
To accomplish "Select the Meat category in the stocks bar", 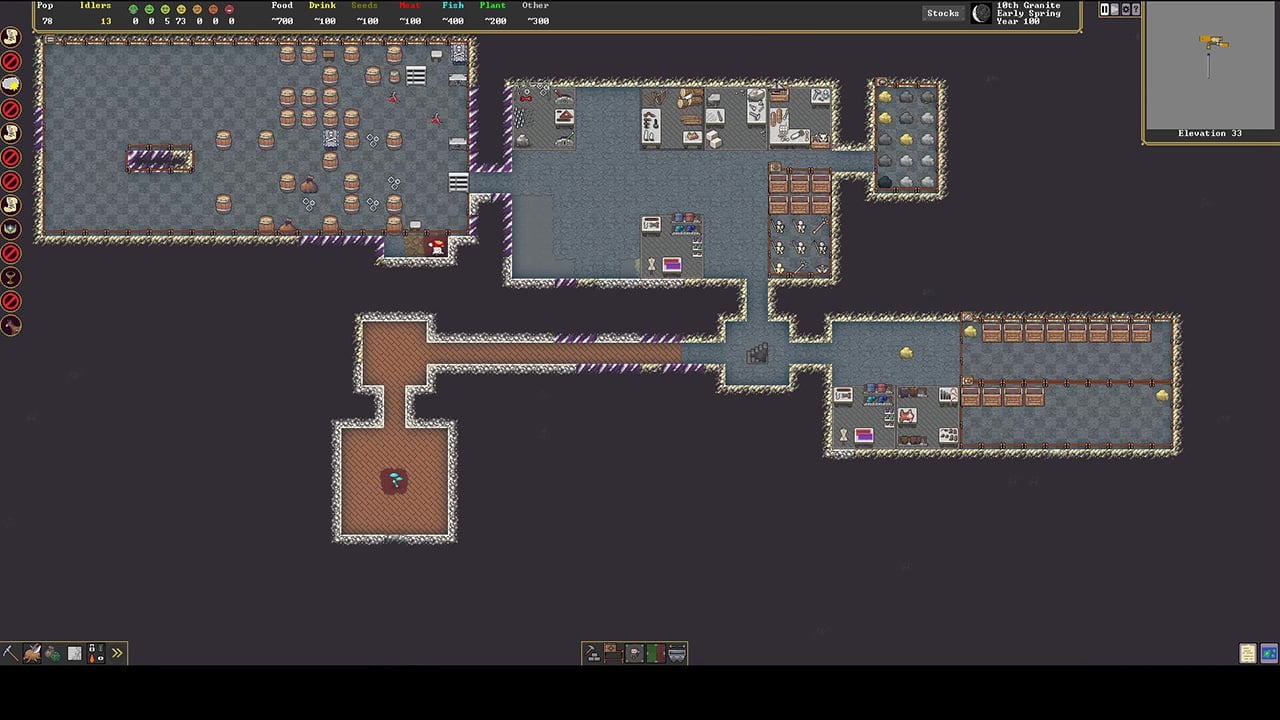I will coord(408,6).
